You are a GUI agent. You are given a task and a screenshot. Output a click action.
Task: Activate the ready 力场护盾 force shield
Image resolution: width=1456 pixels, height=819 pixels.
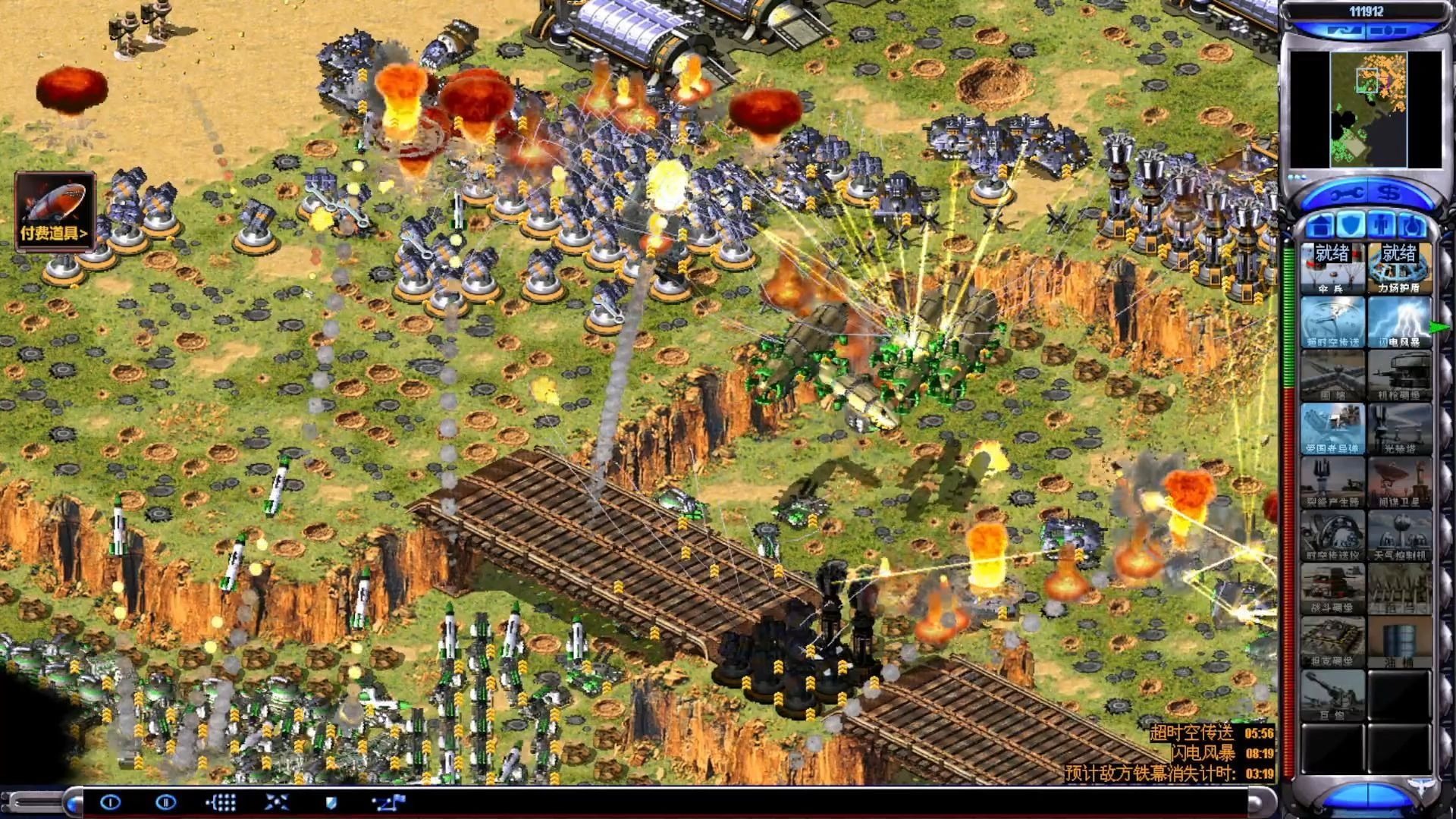[x=1399, y=268]
